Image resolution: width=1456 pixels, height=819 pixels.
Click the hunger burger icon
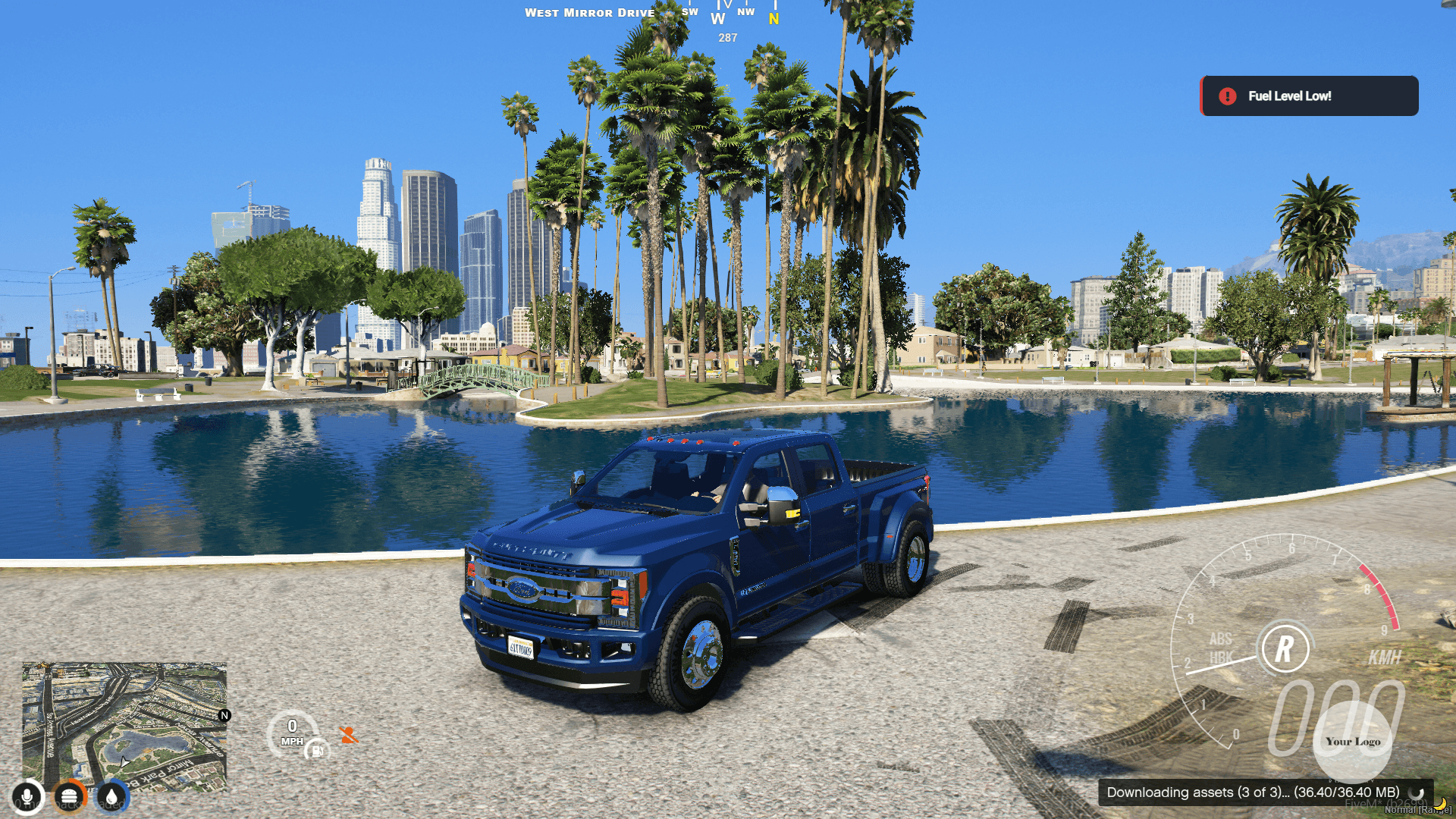click(x=68, y=795)
